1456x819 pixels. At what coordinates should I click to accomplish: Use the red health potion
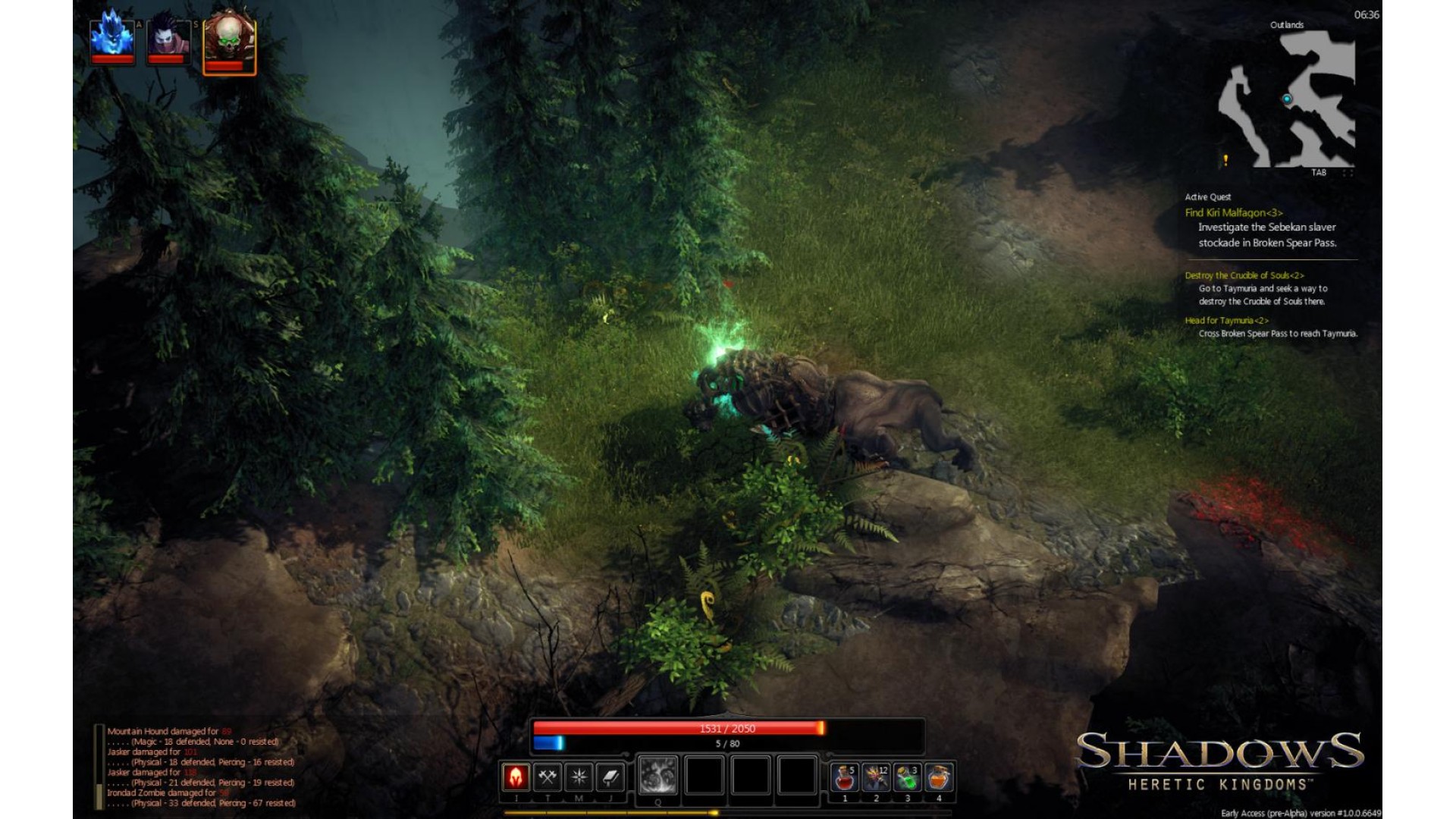[844, 777]
